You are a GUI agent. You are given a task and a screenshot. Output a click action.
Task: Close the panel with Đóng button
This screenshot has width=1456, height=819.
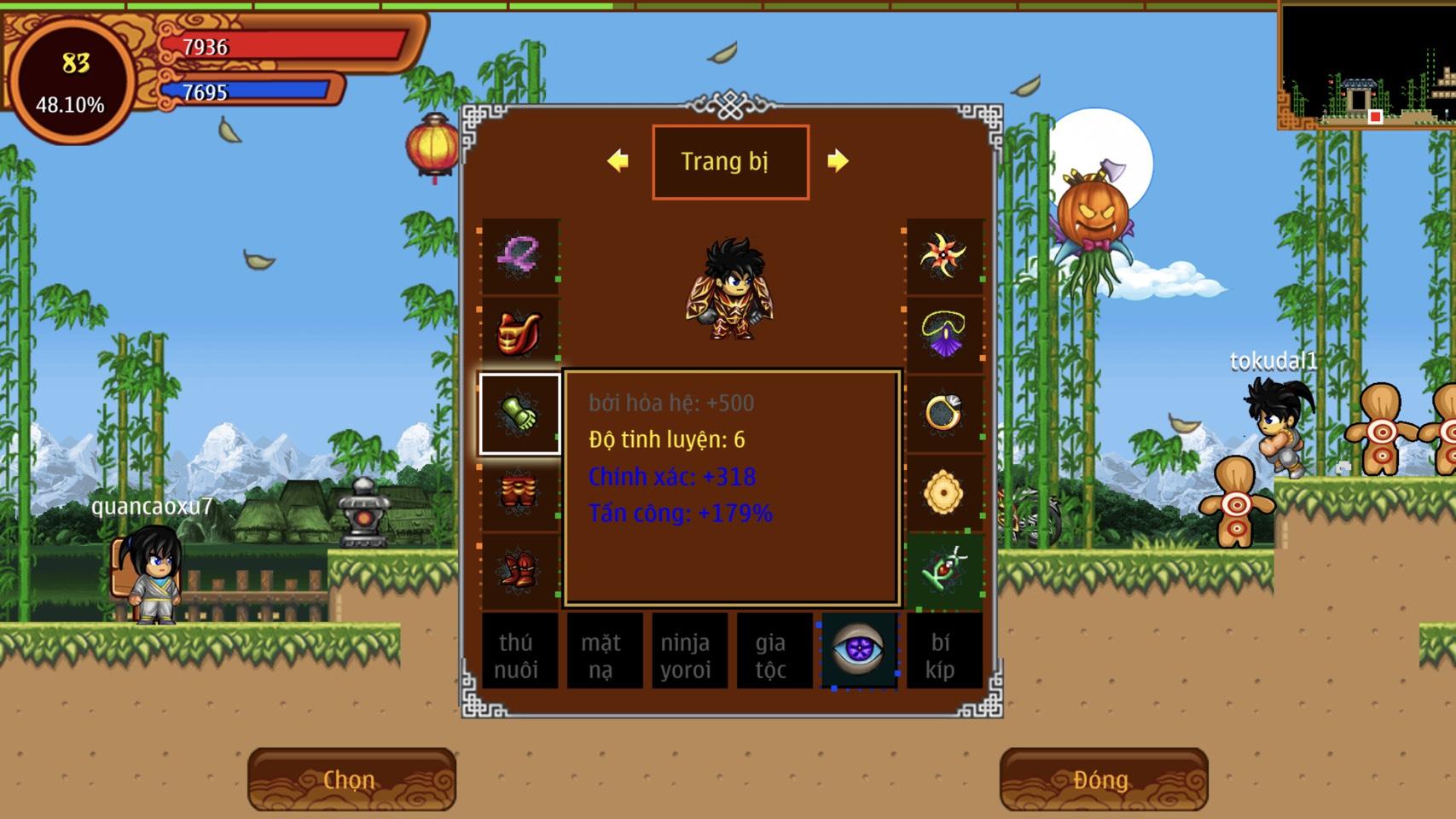1103,779
